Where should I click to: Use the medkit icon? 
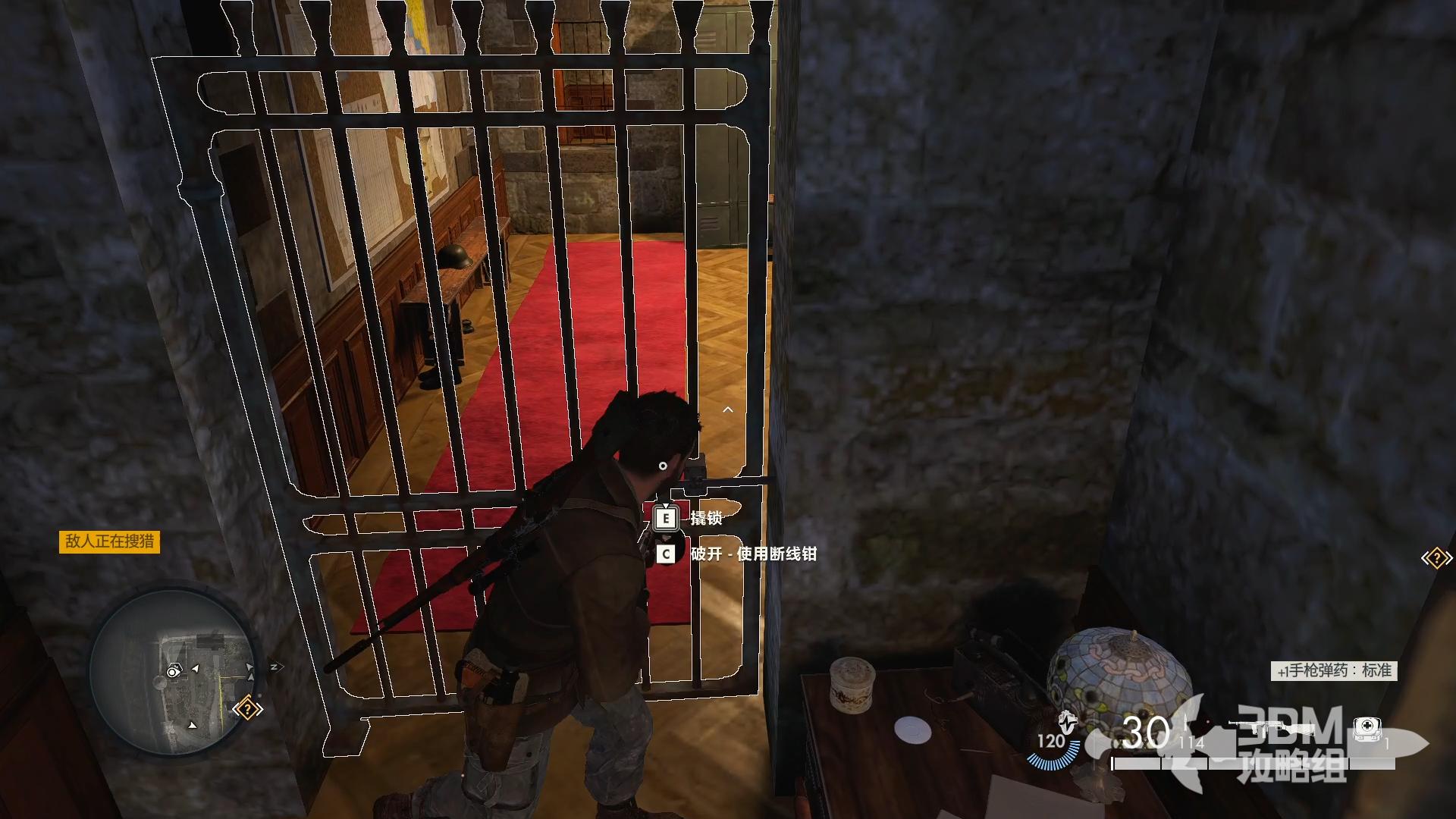(x=1367, y=729)
